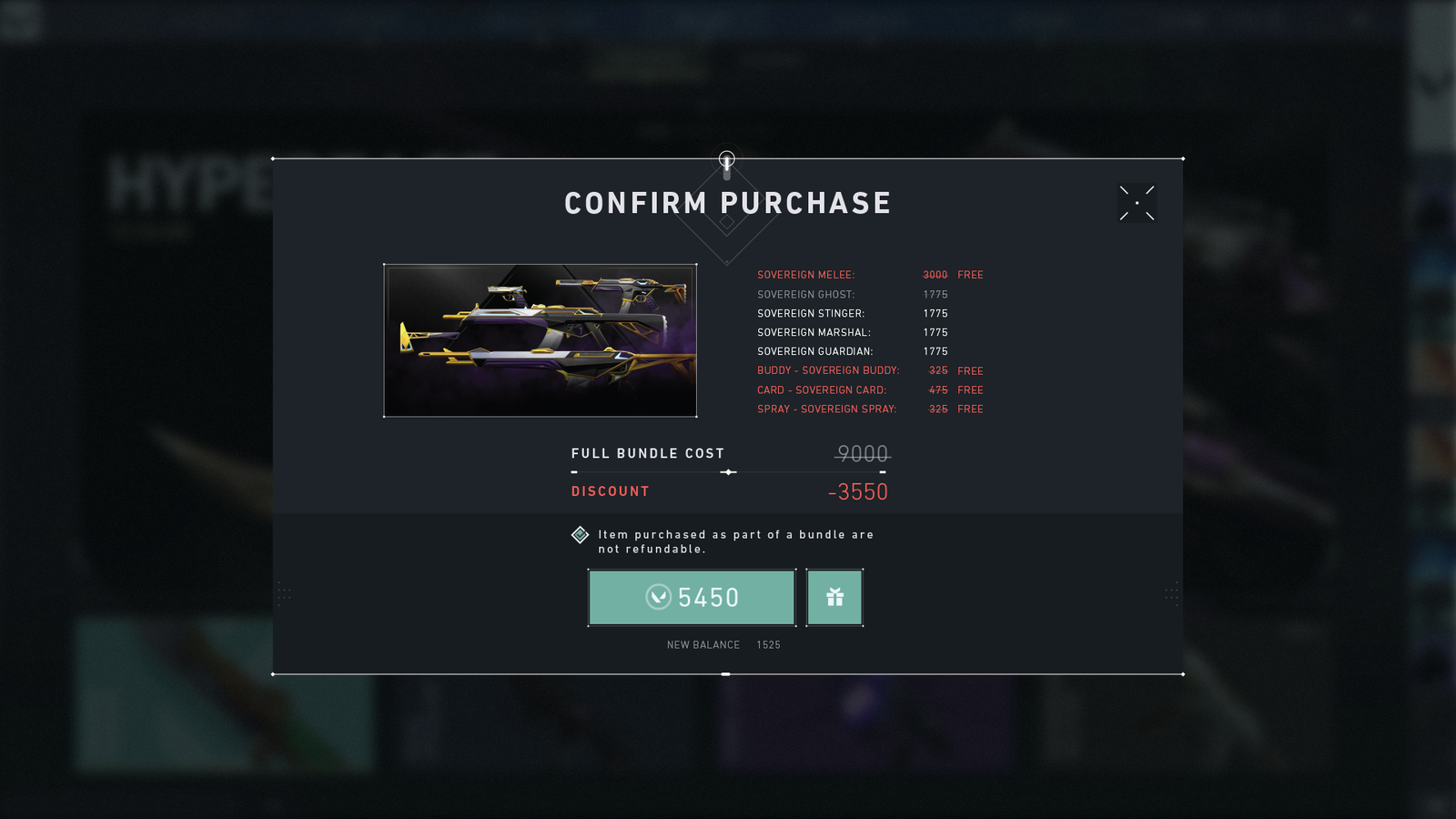Viewport: 1456px width, 819px height.
Task: Click the gift bundle button
Action: pos(834,598)
